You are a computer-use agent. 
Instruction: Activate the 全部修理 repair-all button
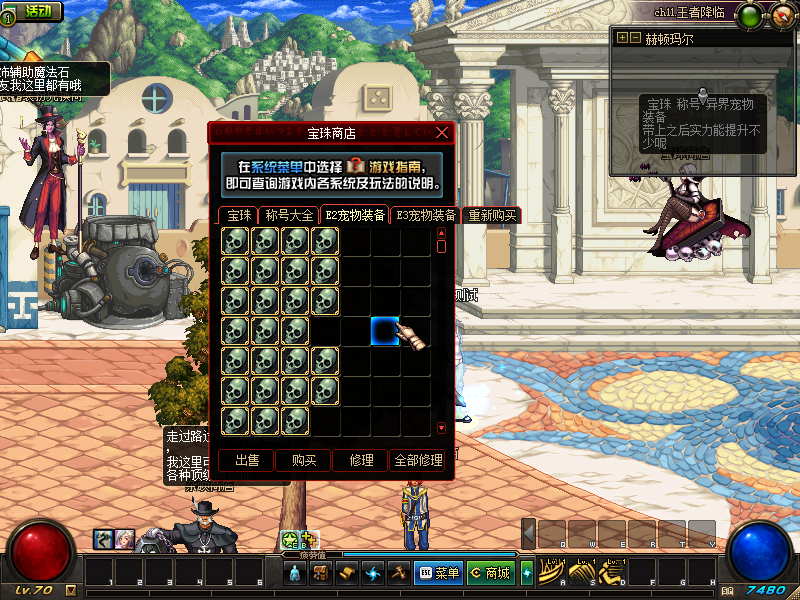[418, 460]
